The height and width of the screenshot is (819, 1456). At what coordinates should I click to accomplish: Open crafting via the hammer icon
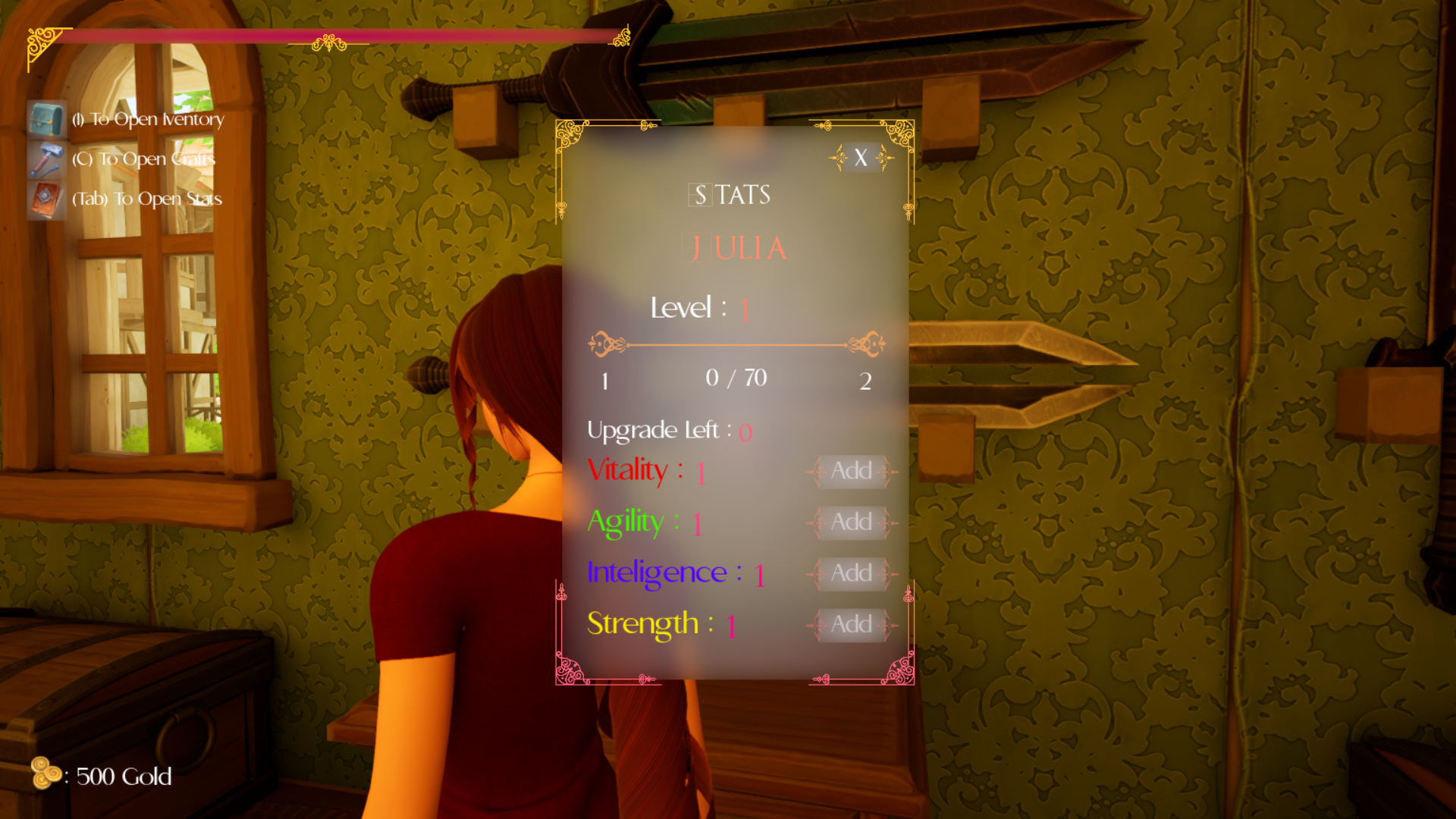(46, 160)
